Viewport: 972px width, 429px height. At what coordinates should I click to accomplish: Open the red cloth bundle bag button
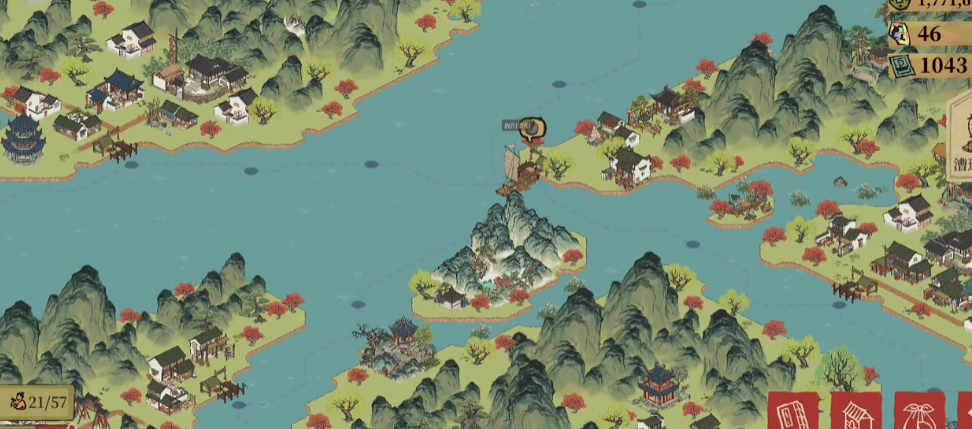[919, 411]
